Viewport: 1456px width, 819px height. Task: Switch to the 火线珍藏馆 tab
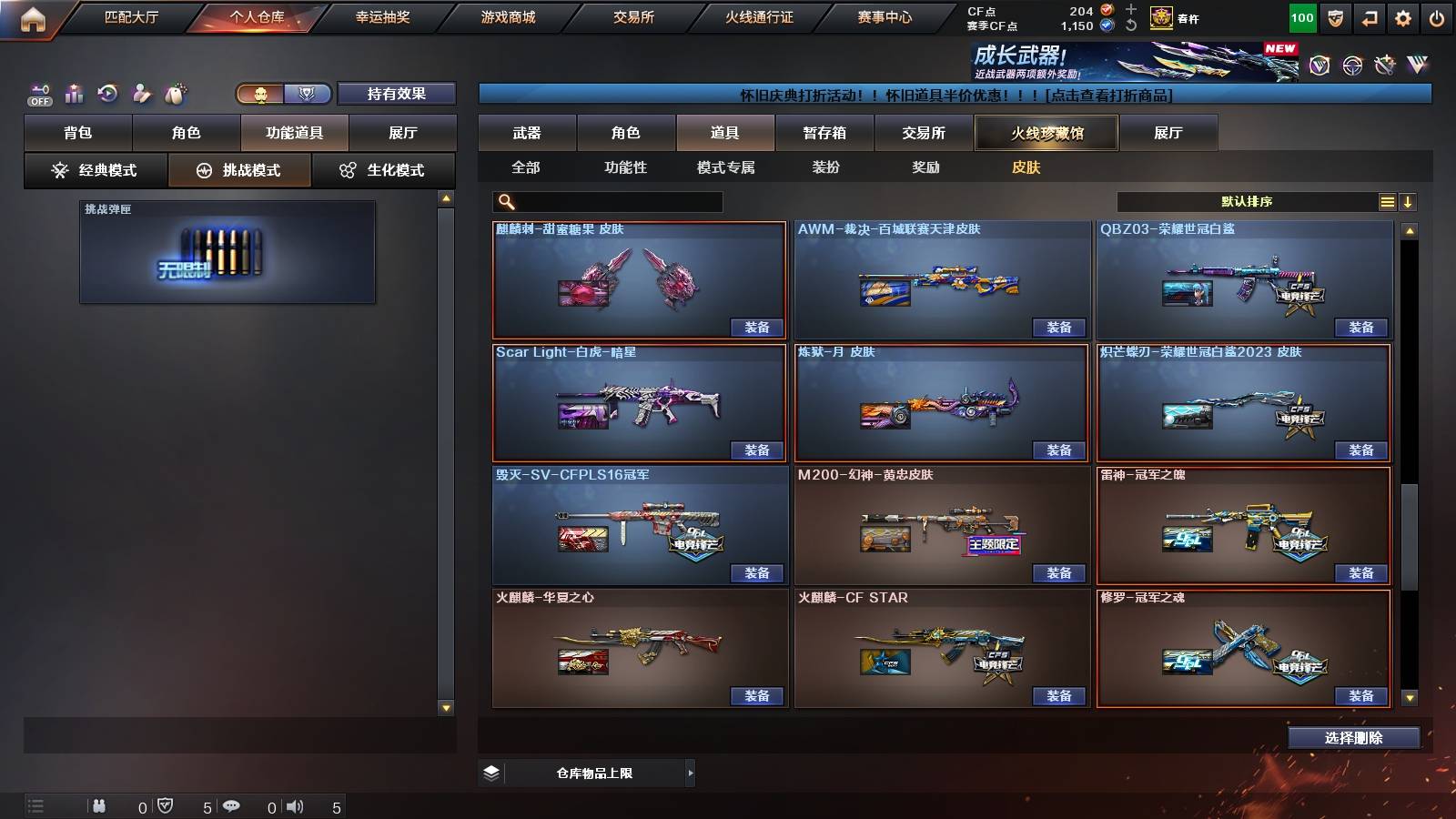[1046, 133]
